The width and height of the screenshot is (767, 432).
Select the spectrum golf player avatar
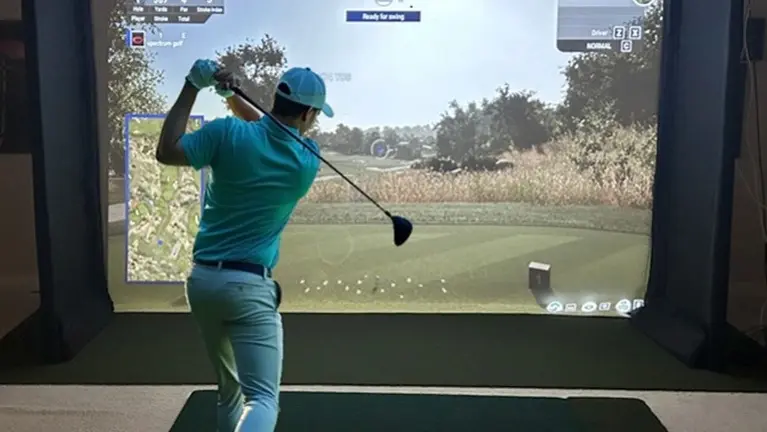pyautogui.click(x=137, y=39)
